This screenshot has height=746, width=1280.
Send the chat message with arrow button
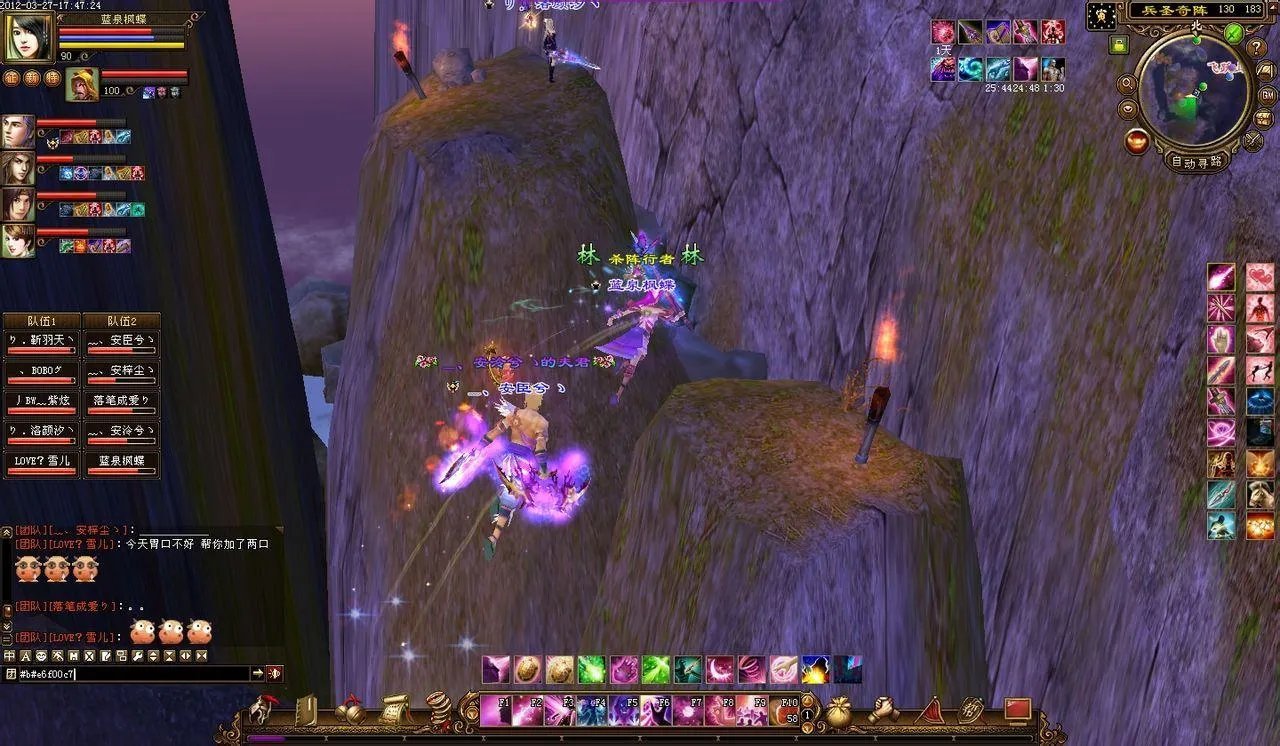point(257,674)
